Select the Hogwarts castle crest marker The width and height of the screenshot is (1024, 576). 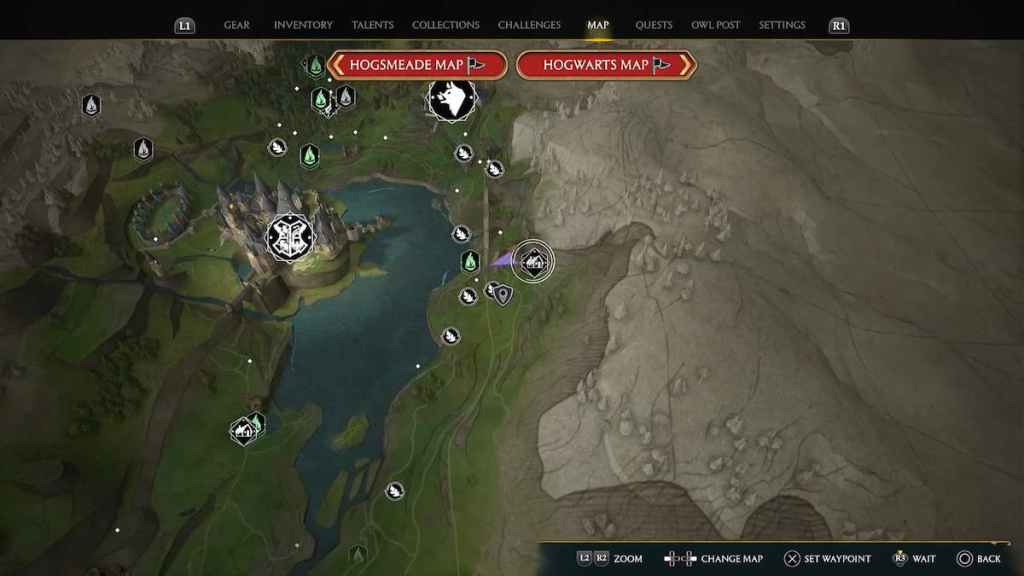(290, 237)
